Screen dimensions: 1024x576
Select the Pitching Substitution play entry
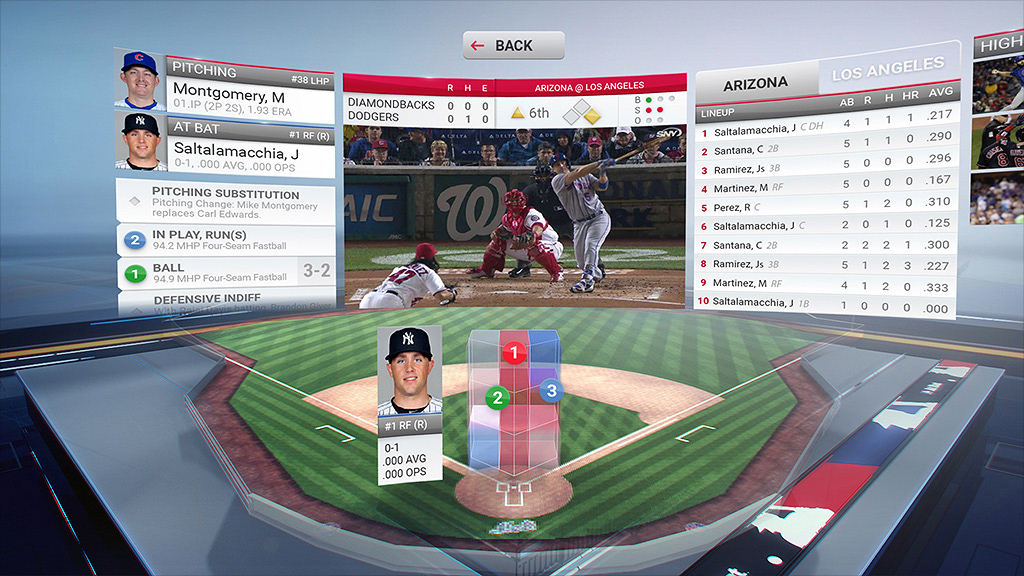tap(227, 201)
